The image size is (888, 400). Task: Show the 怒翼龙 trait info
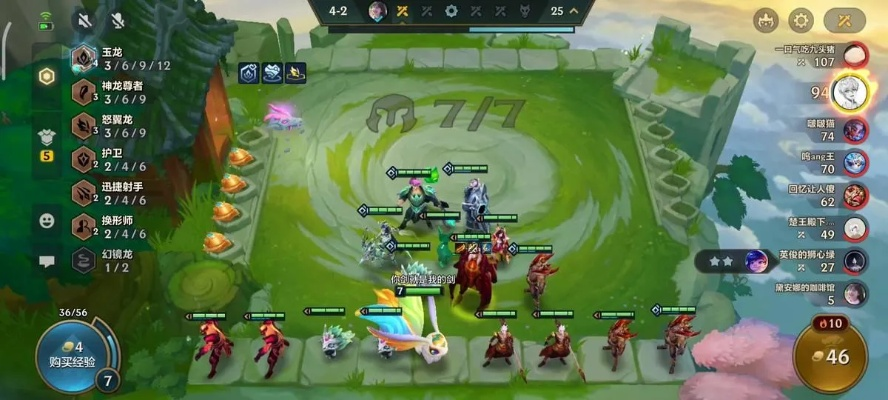[x=115, y=126]
